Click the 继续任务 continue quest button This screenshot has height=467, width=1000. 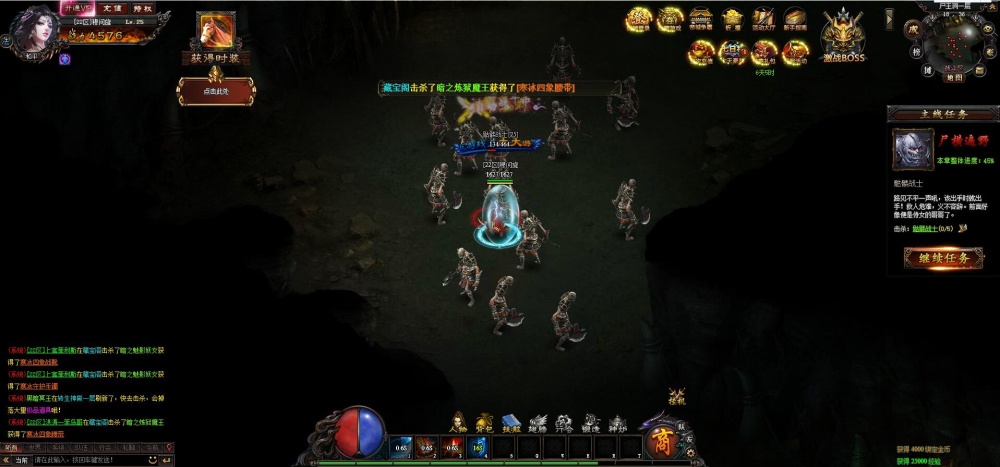click(942, 258)
